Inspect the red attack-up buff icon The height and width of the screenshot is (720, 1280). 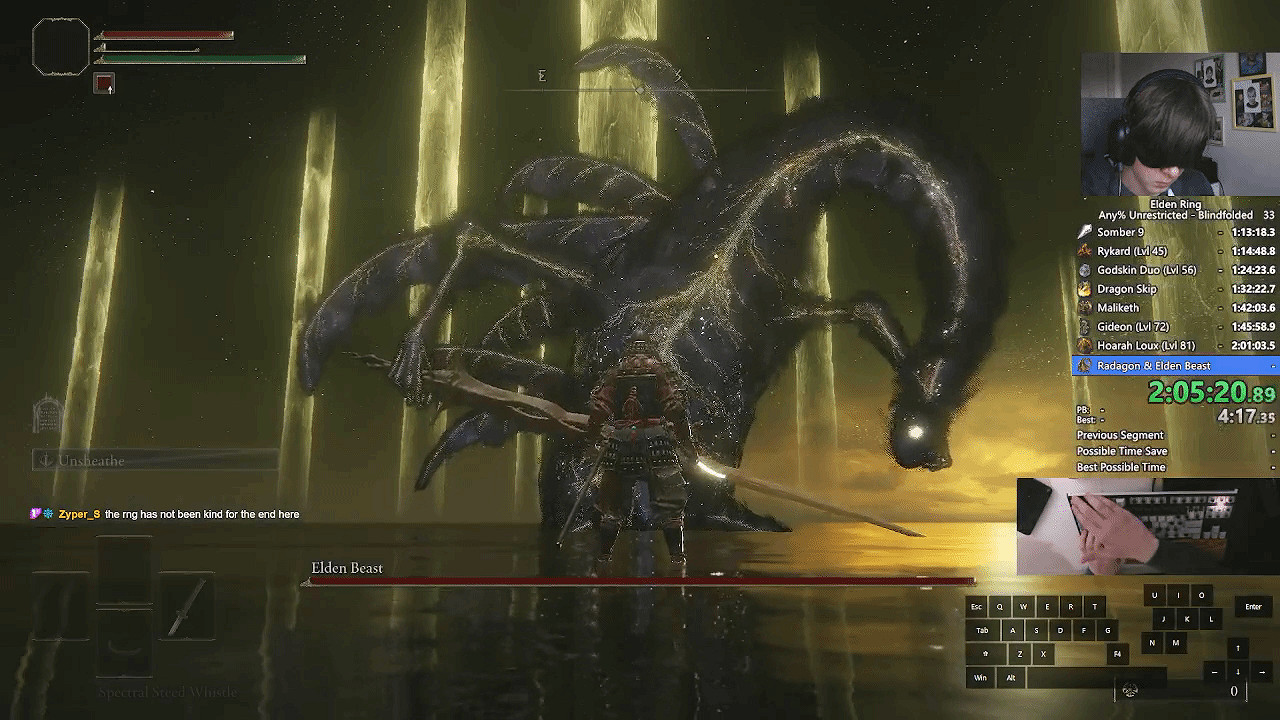[x=104, y=84]
